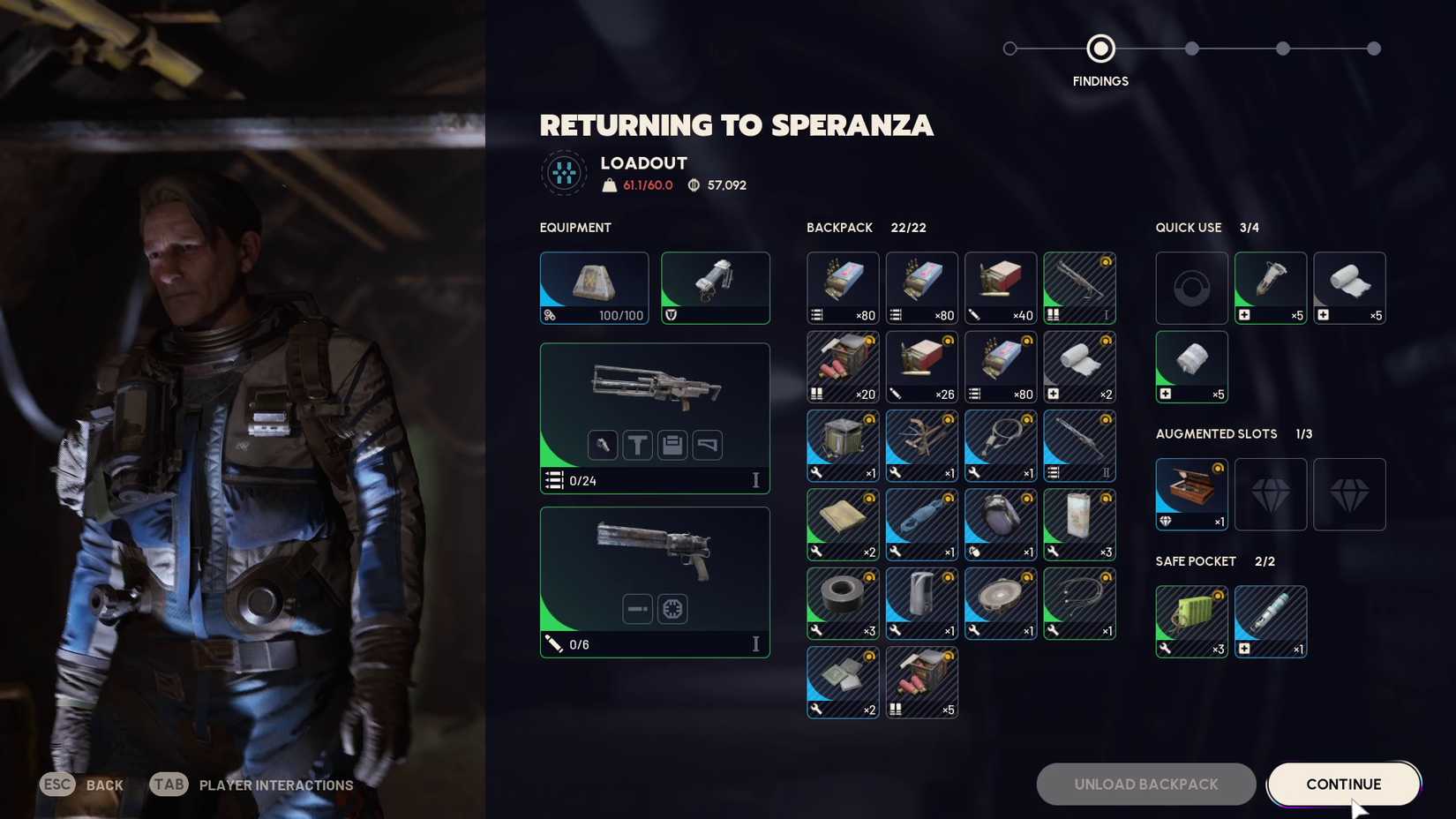
Task: Select the rifle in the Backpack top row
Action: [x=1079, y=288]
